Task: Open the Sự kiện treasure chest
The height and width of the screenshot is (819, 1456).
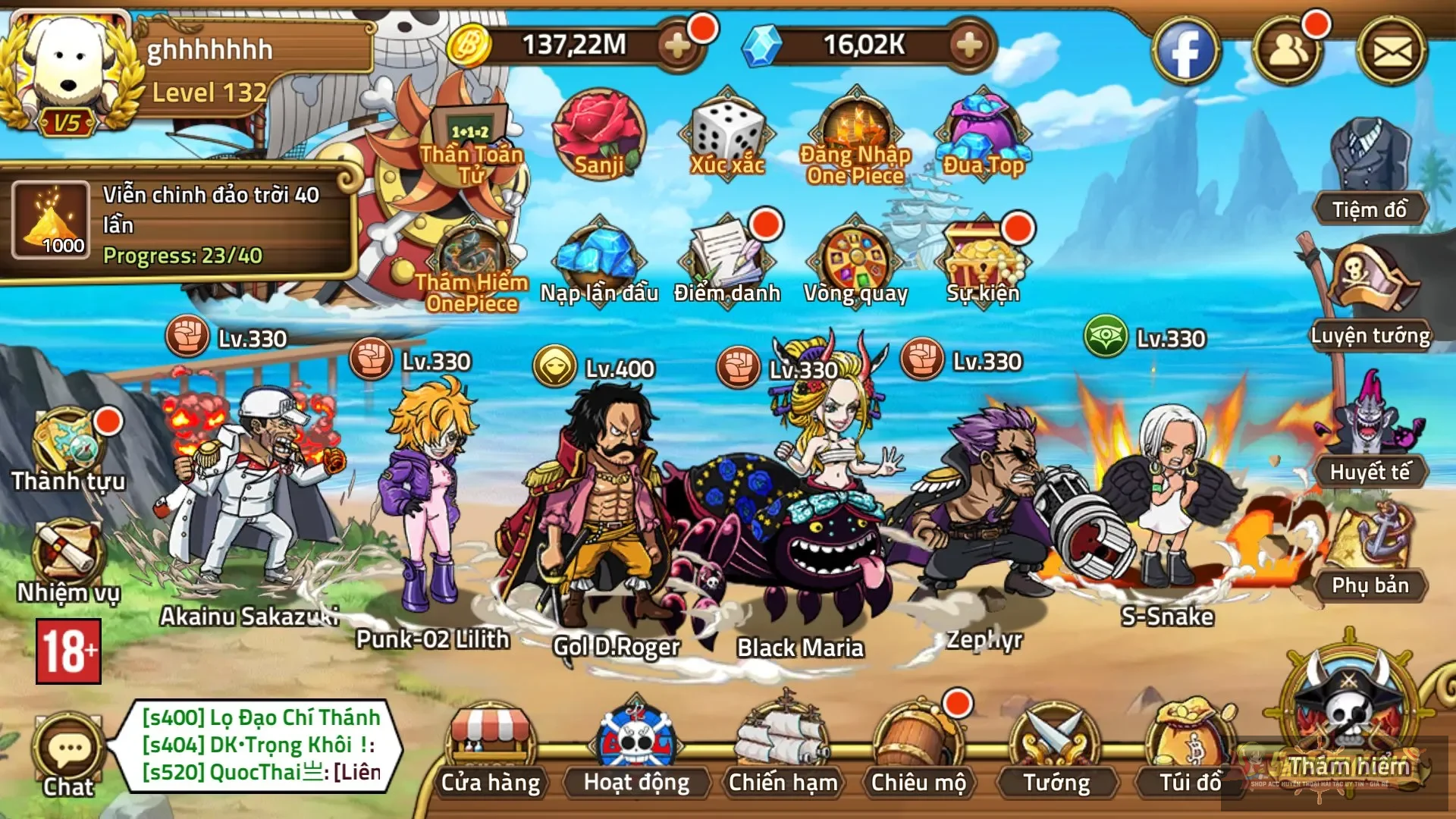Action: (983, 262)
